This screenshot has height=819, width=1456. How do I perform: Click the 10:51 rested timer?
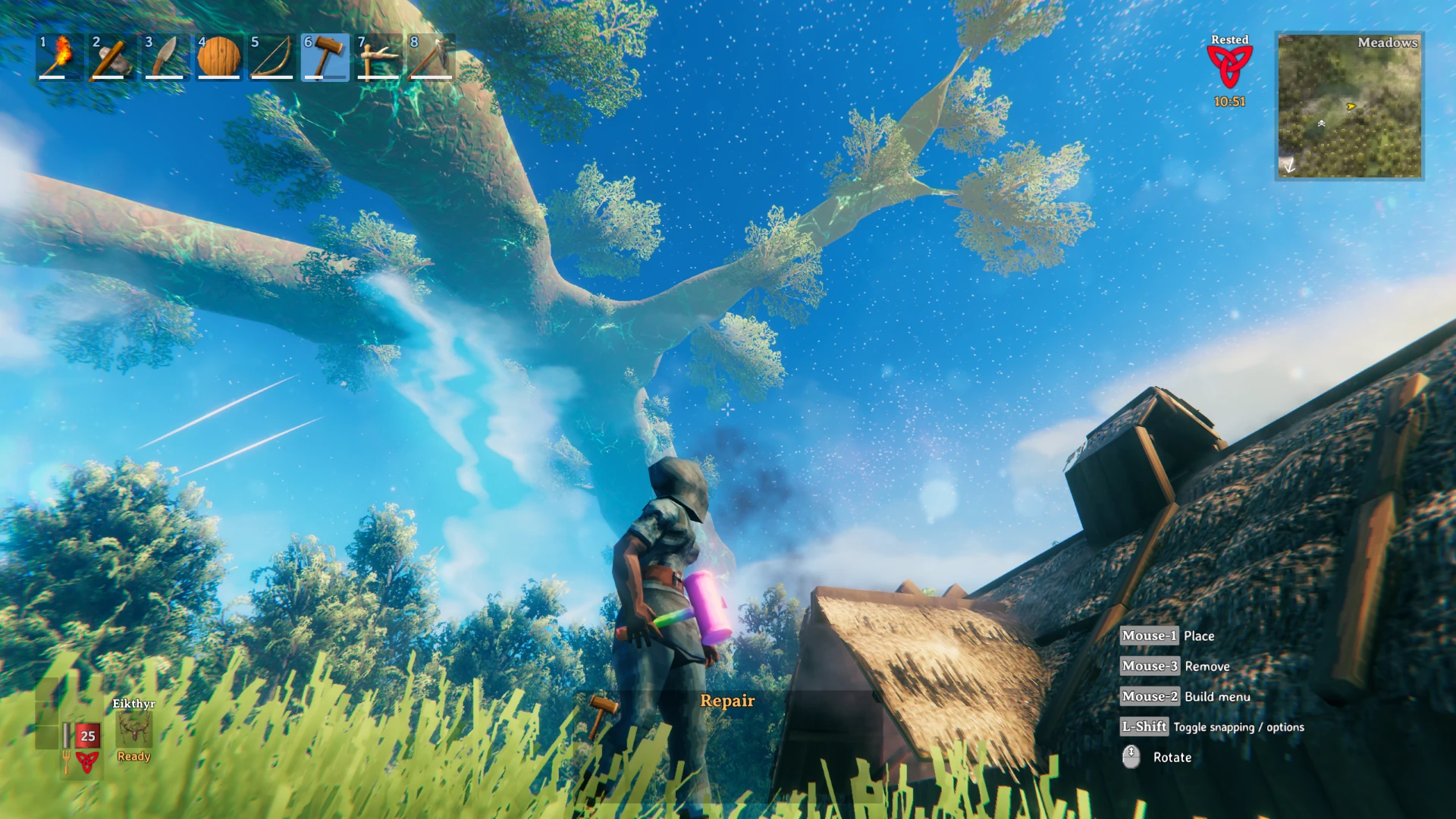[x=1229, y=100]
